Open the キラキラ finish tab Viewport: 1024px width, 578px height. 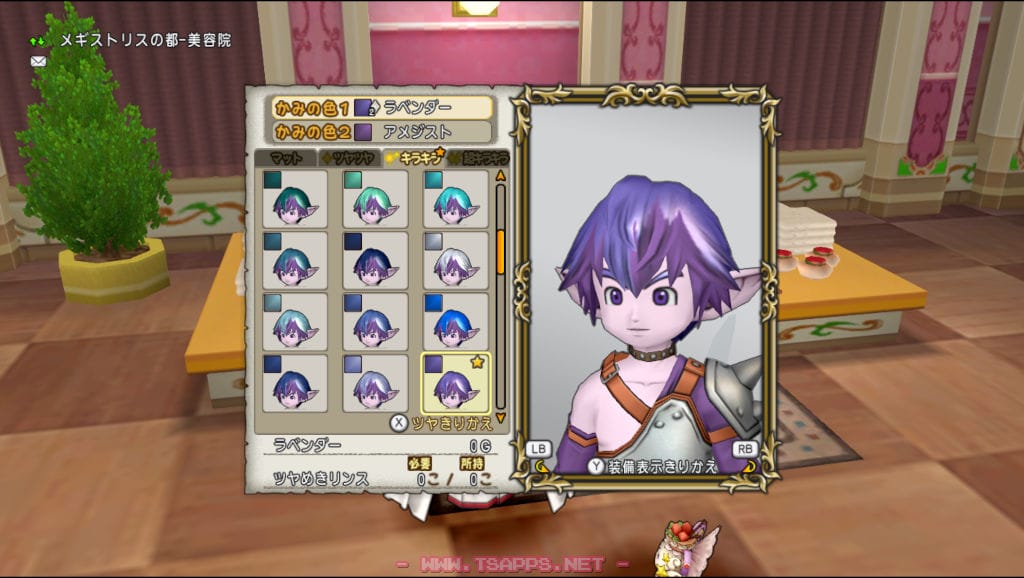pyautogui.click(x=414, y=157)
